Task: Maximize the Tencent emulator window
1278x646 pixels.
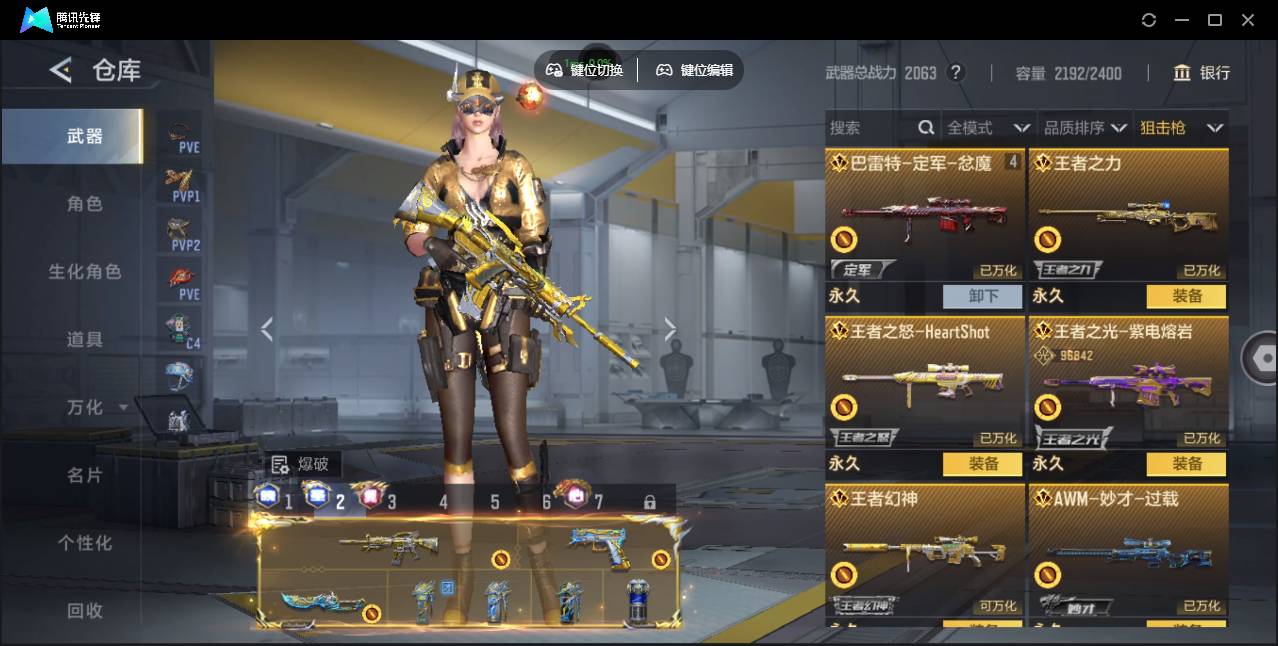Action: (1215, 20)
